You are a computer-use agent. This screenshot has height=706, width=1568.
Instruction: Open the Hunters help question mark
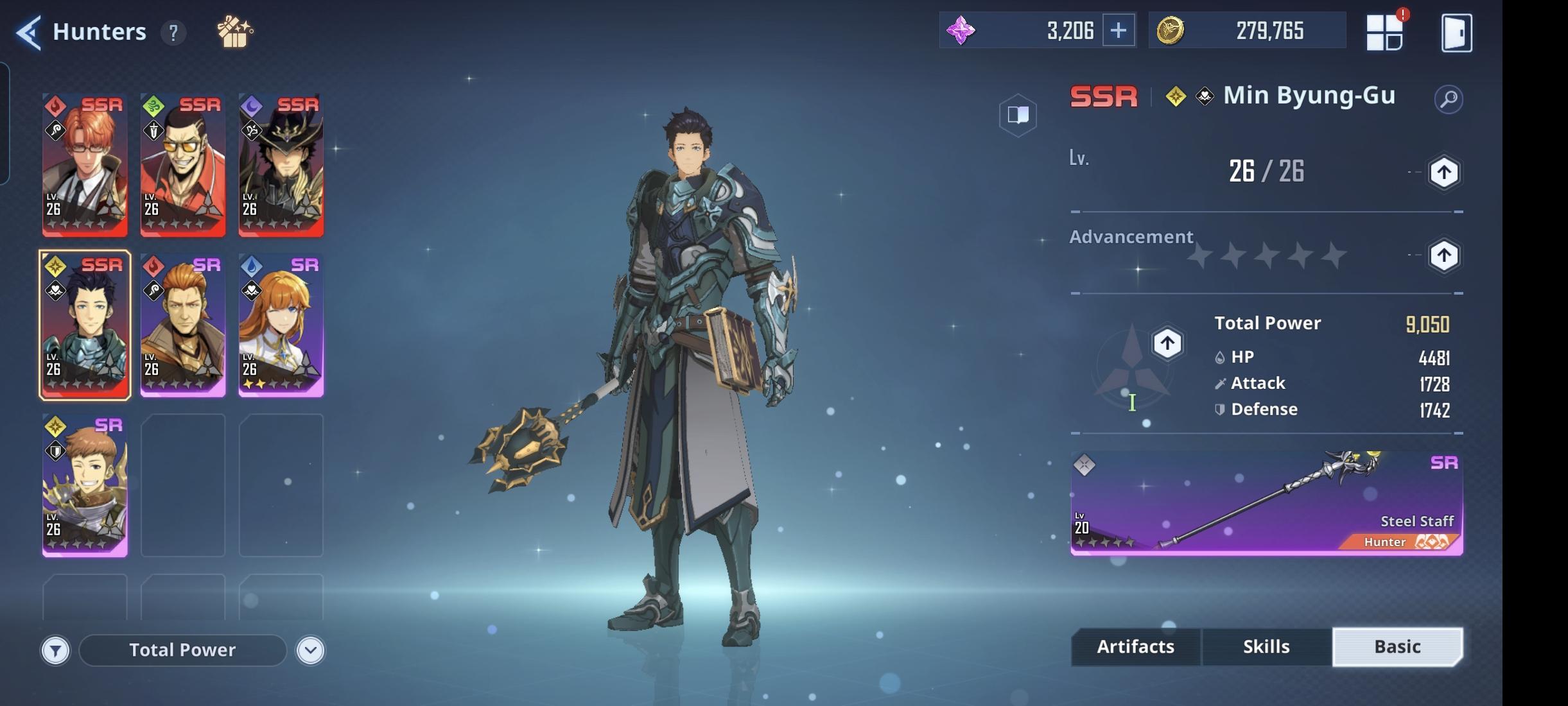(x=173, y=32)
